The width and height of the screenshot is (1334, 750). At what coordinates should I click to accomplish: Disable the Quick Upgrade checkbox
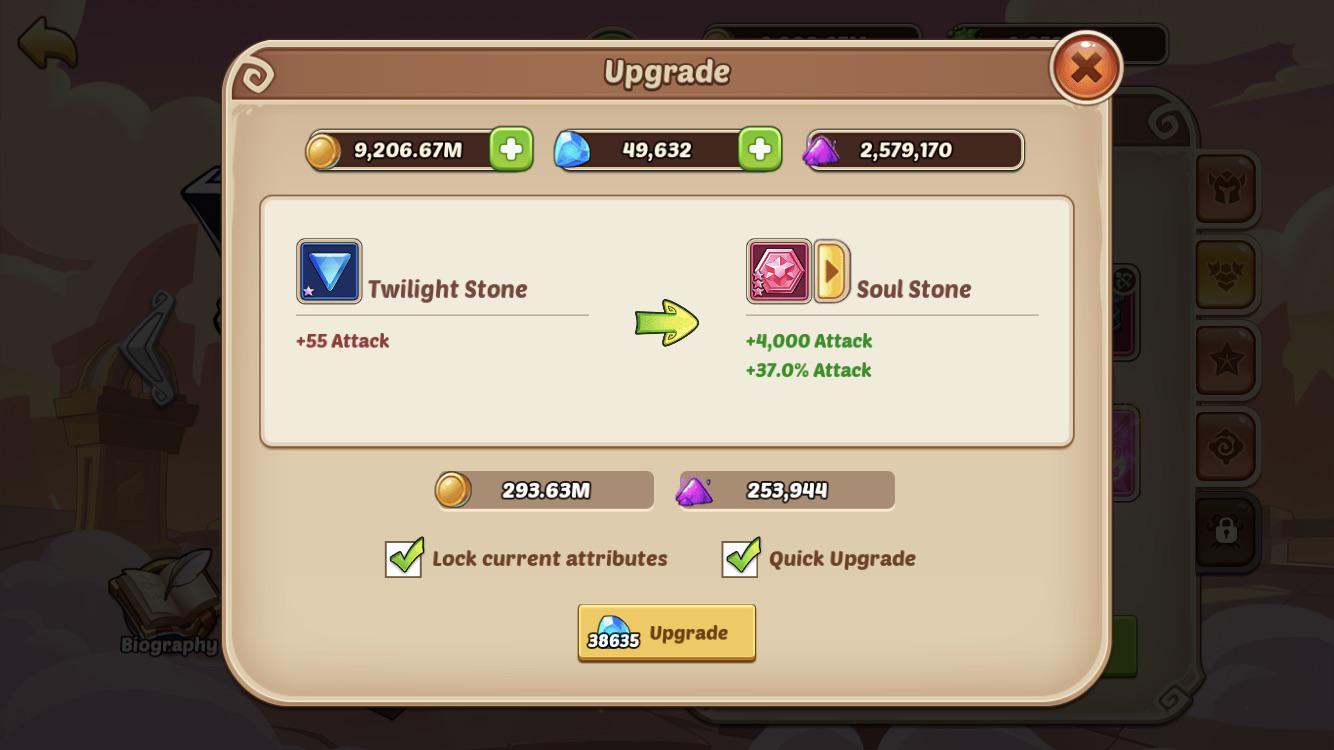pos(739,559)
